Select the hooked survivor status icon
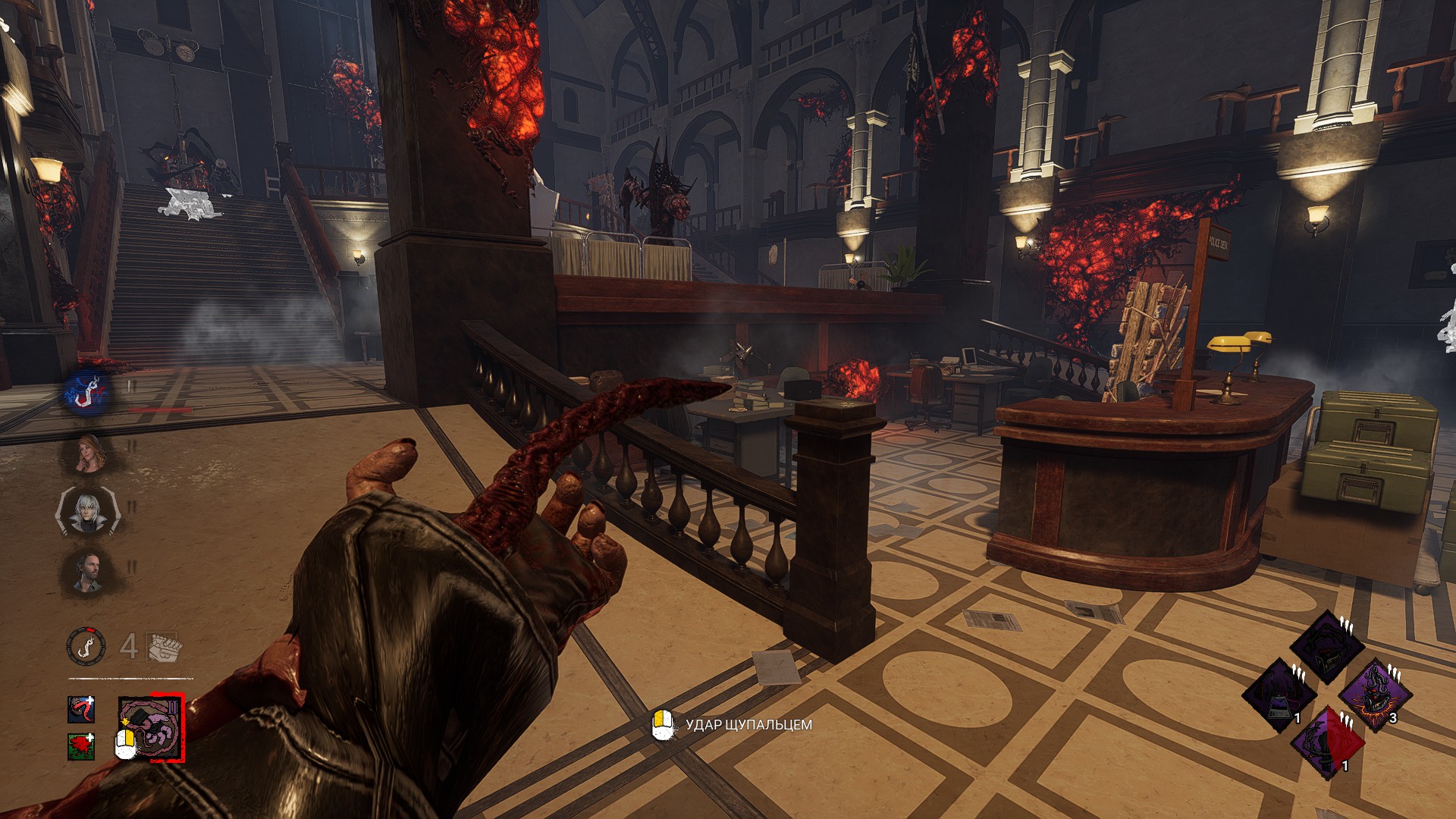The image size is (1456, 819). coord(89,393)
